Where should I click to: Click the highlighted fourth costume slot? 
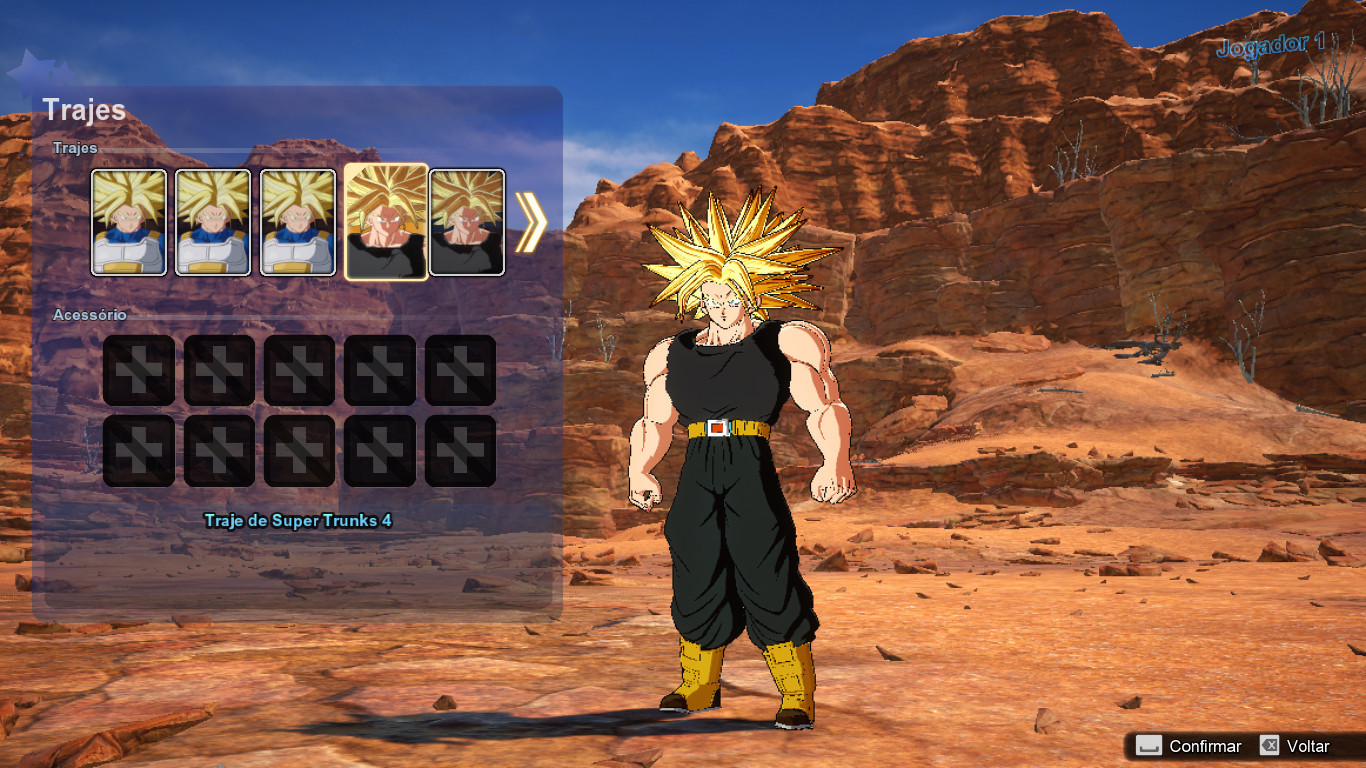[385, 220]
